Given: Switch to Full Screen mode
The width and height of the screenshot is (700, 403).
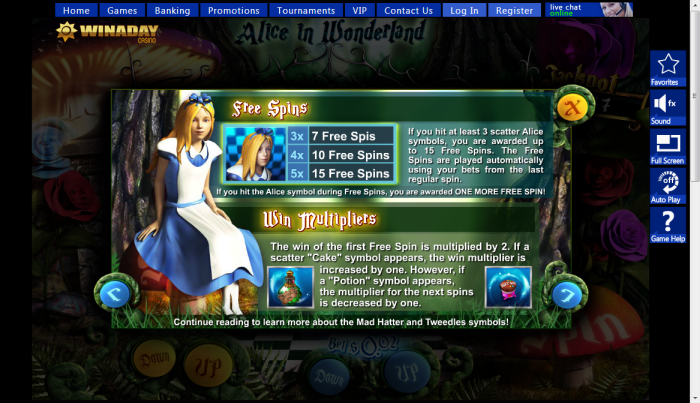Looking at the screenshot, I should click(x=667, y=146).
